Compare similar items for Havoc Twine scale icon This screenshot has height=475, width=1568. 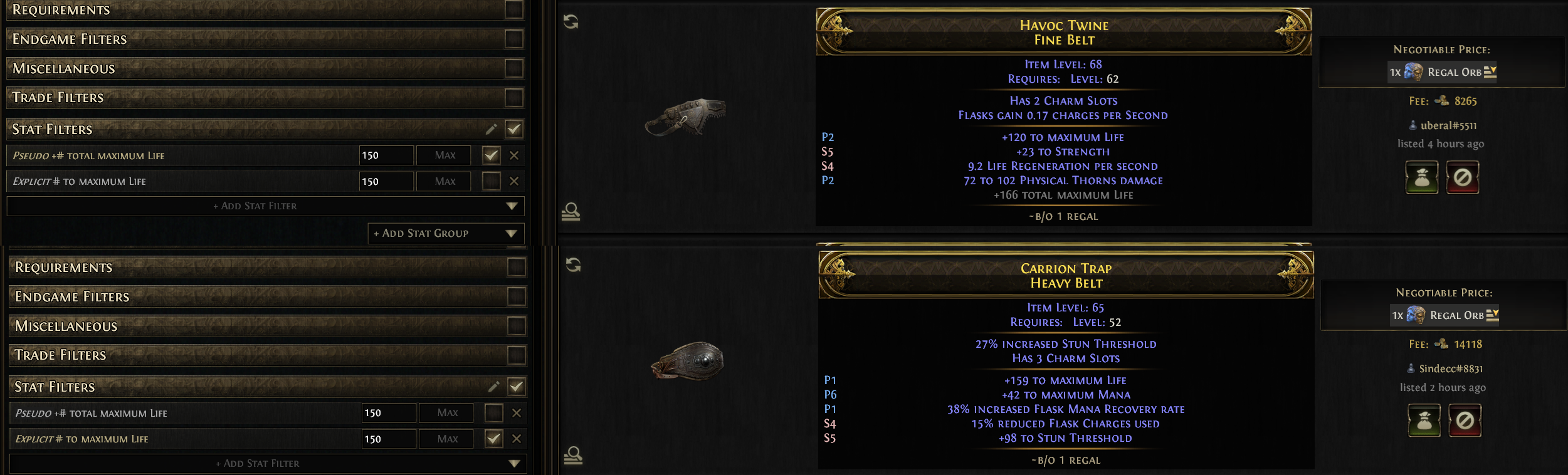571,212
